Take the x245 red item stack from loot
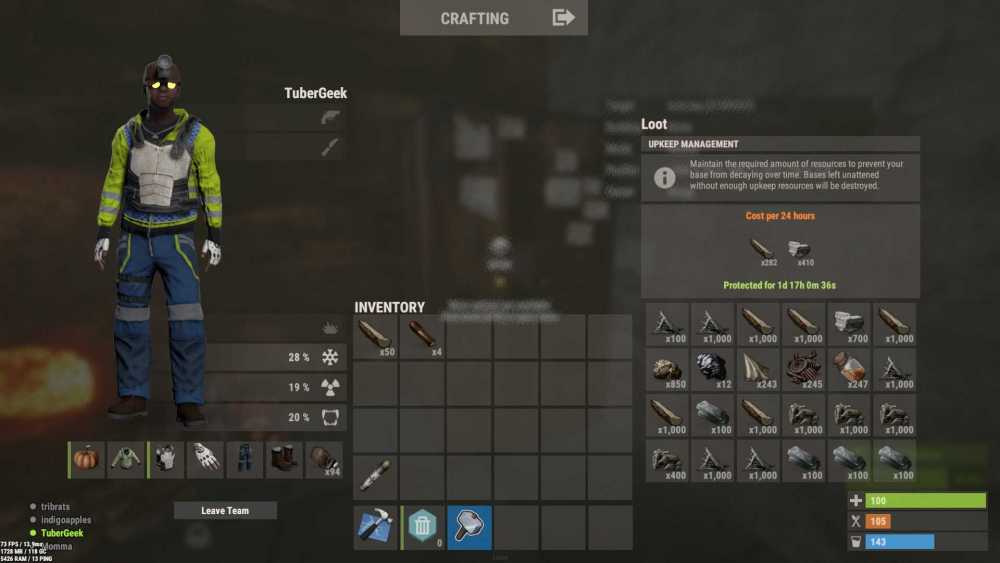1000x563 pixels. 803,371
